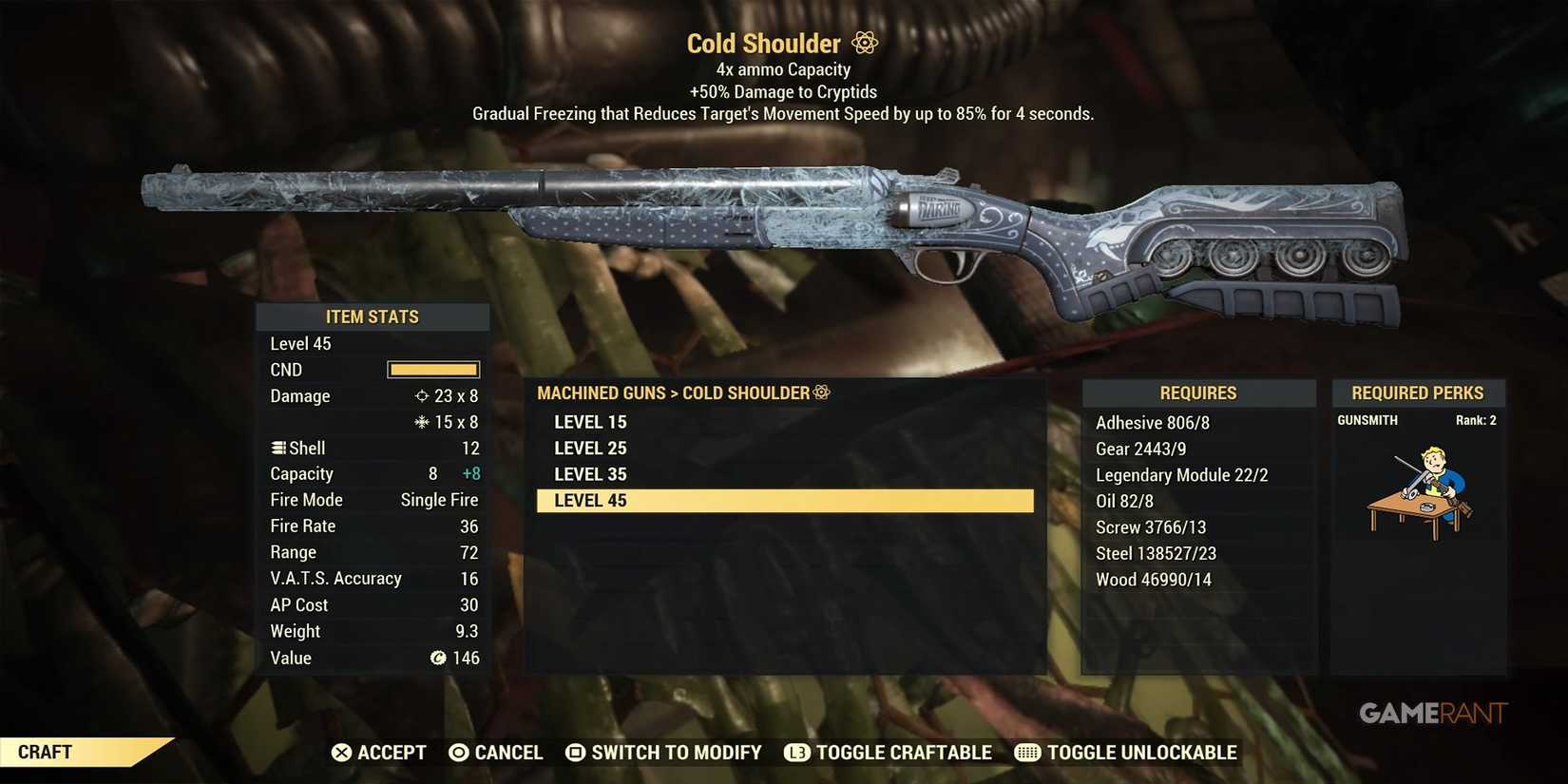Pick LEVEL 35 from the level options

coord(590,473)
